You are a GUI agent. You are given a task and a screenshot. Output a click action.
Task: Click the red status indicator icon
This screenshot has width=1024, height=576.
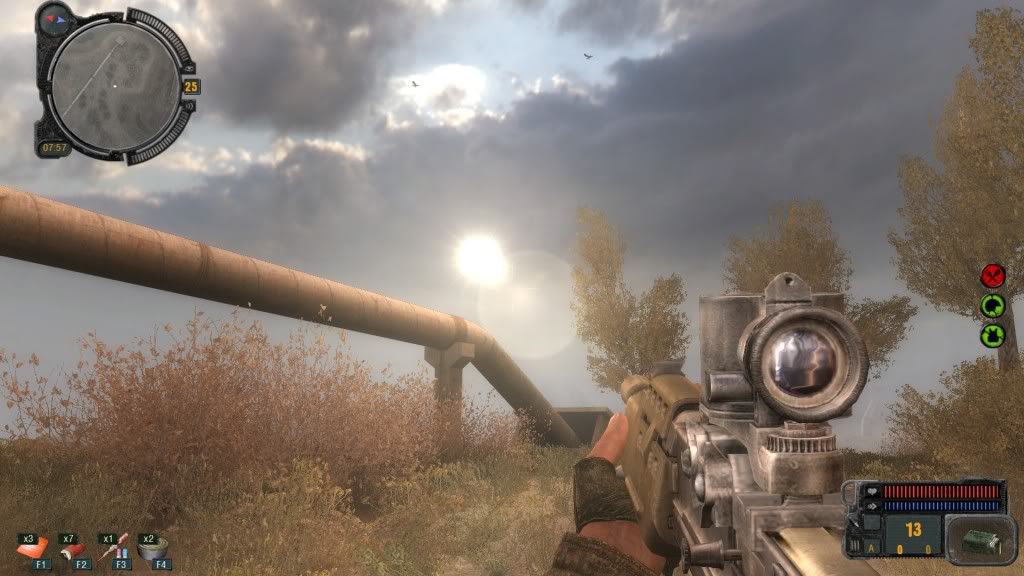coord(992,275)
